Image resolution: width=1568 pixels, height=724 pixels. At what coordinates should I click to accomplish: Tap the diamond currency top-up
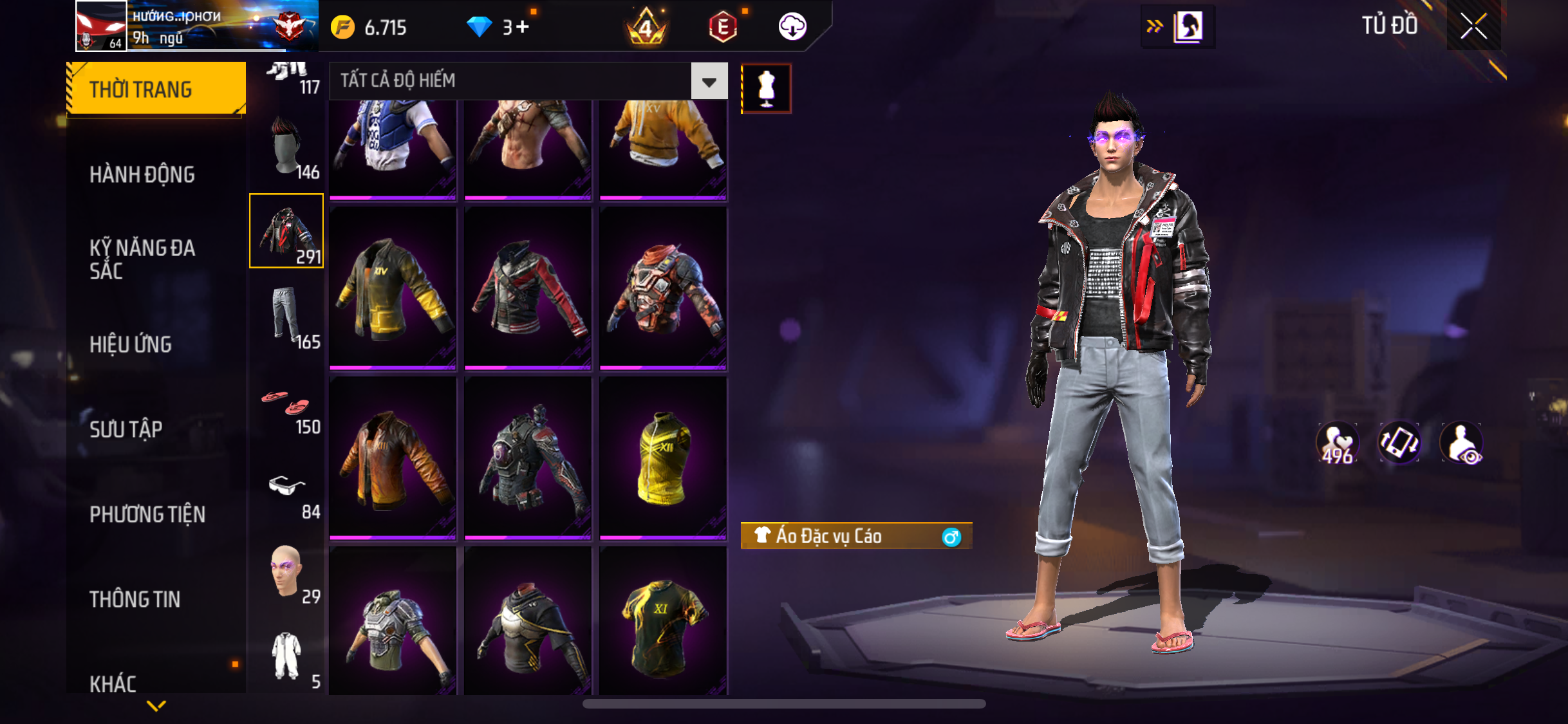pos(498,27)
